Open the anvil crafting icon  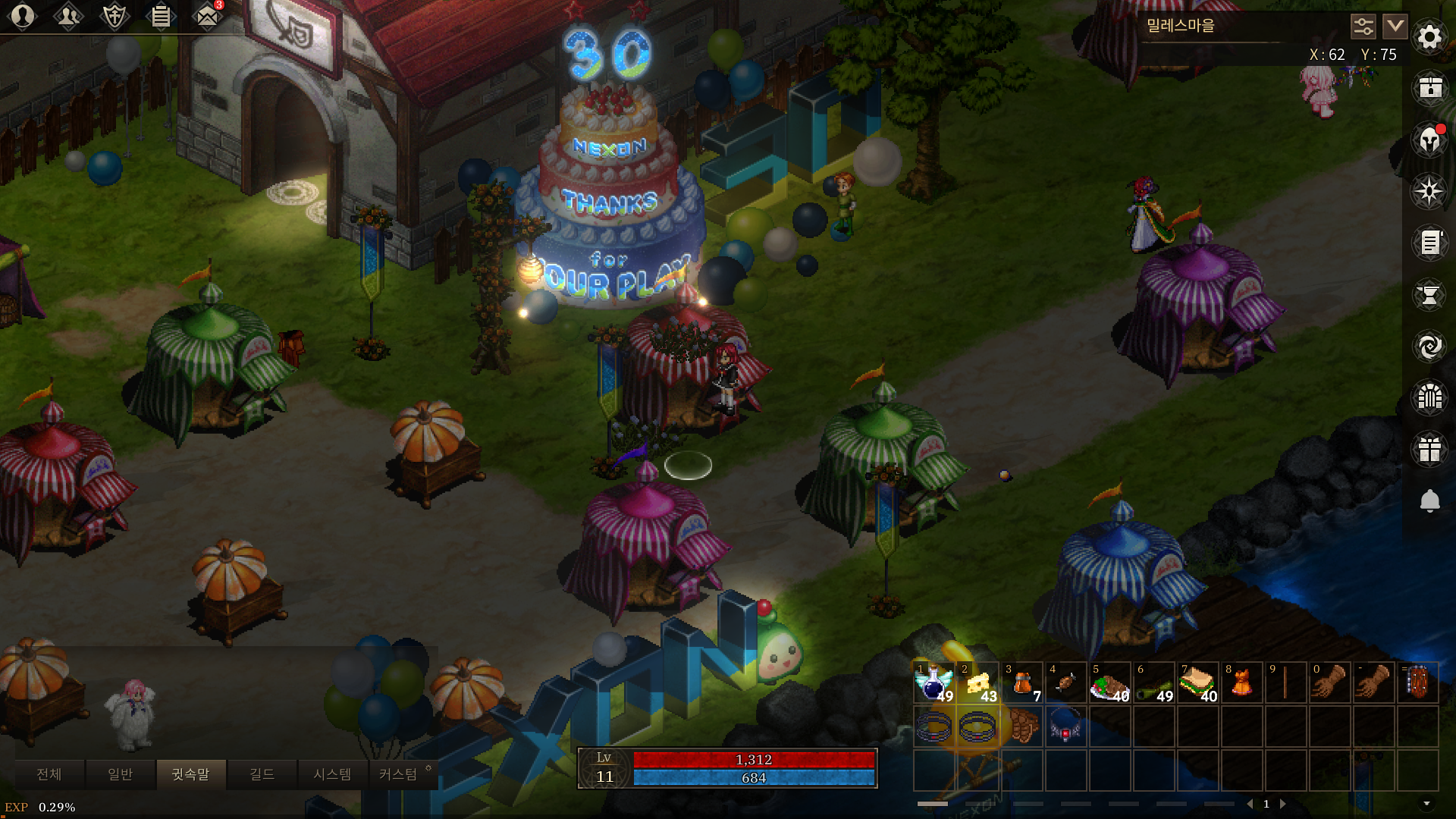click(1429, 295)
